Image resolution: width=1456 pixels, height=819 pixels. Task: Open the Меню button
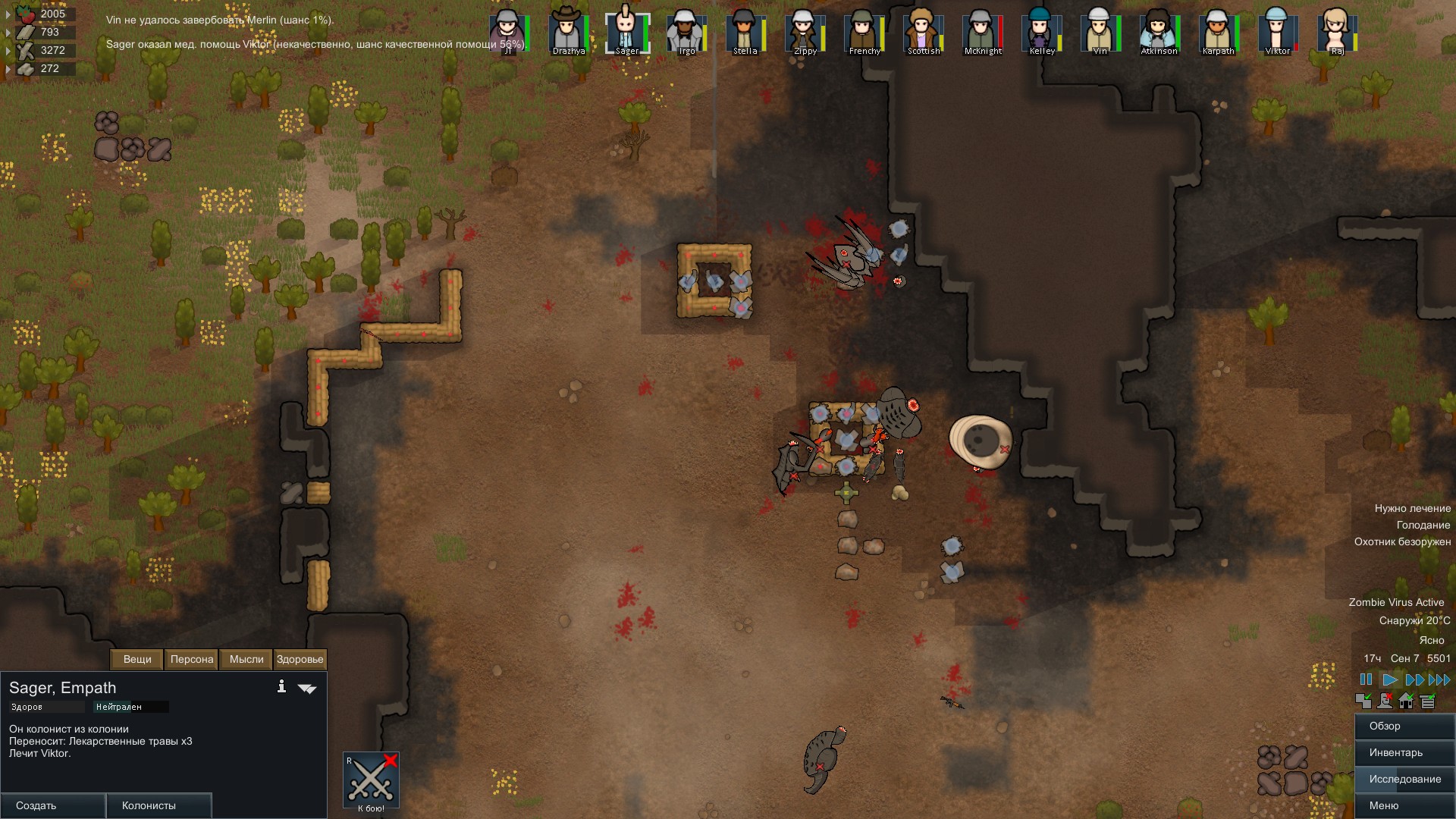pyautogui.click(x=1404, y=805)
